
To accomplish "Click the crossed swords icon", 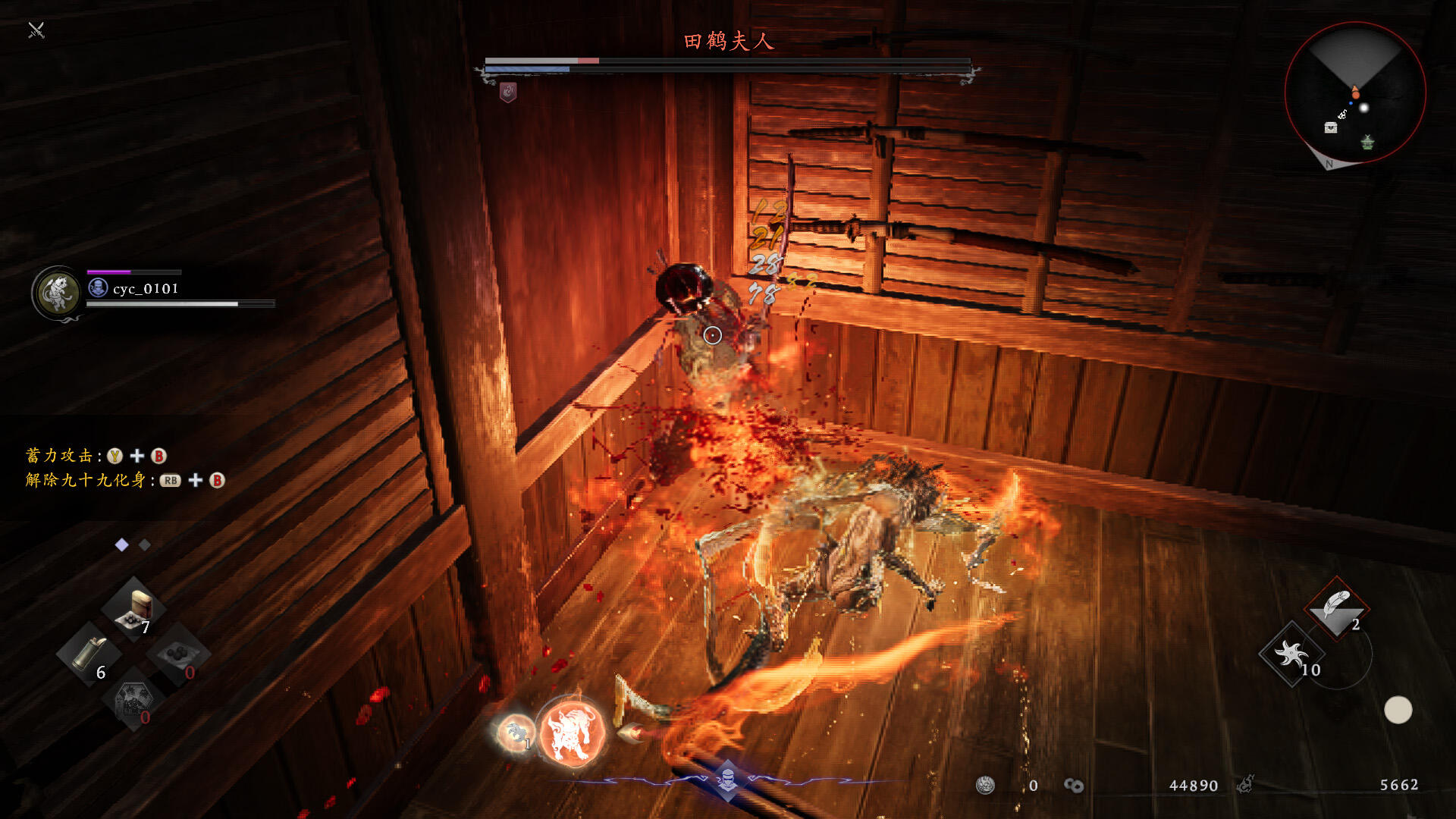I will (x=36, y=30).
